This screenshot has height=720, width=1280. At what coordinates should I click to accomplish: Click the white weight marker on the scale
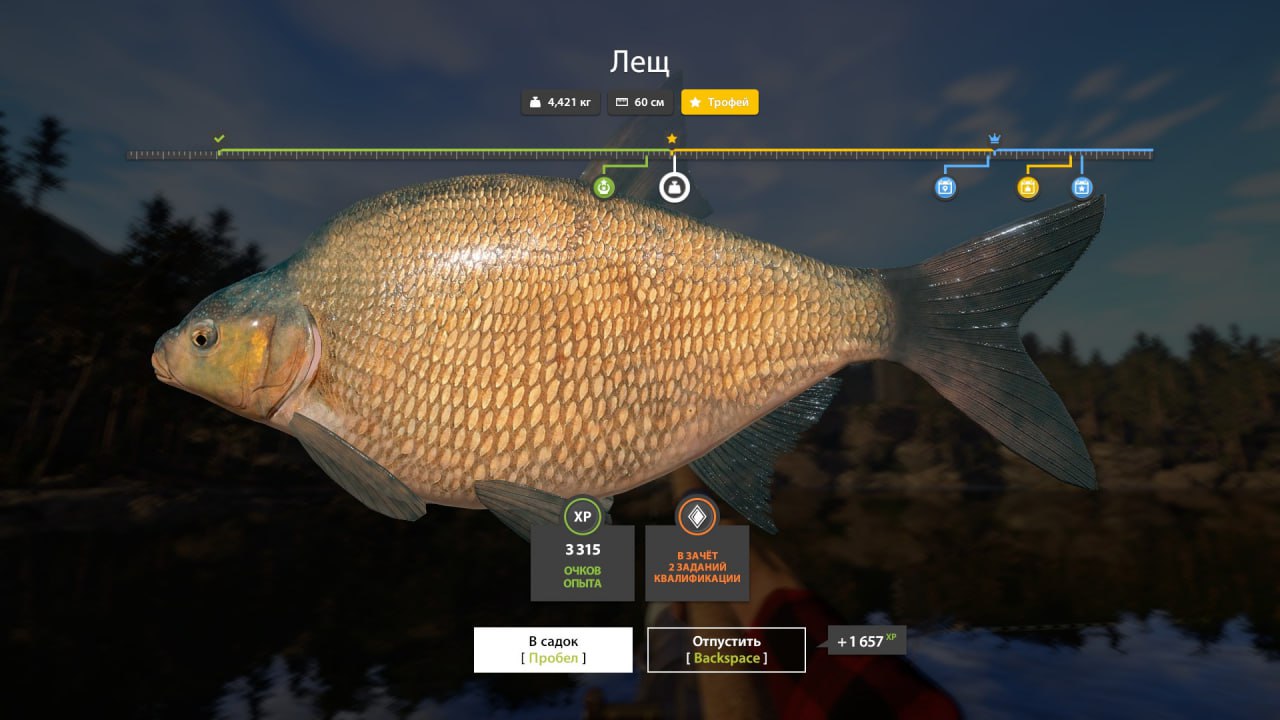[x=674, y=187]
